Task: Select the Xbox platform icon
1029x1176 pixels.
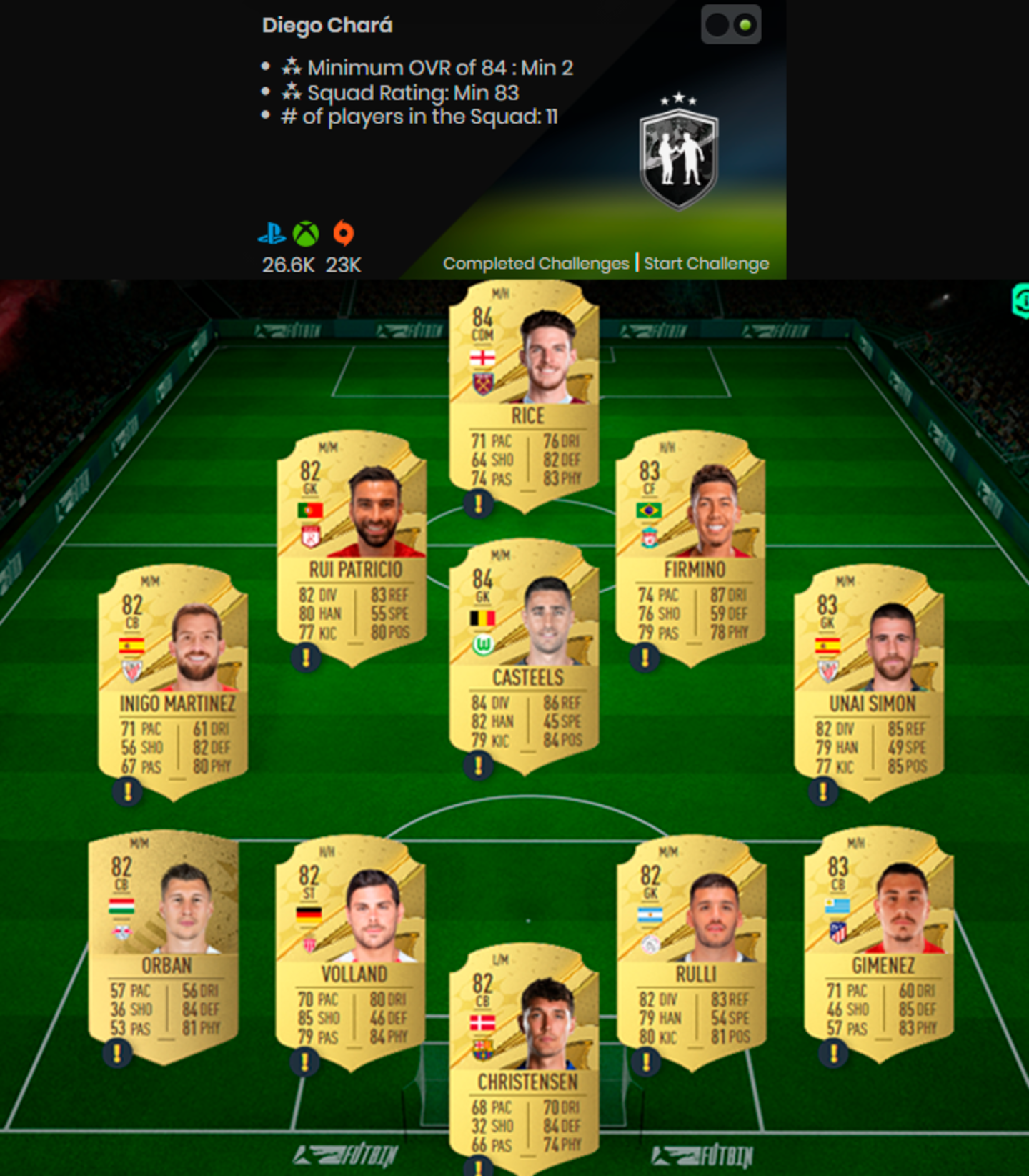Action: (304, 234)
